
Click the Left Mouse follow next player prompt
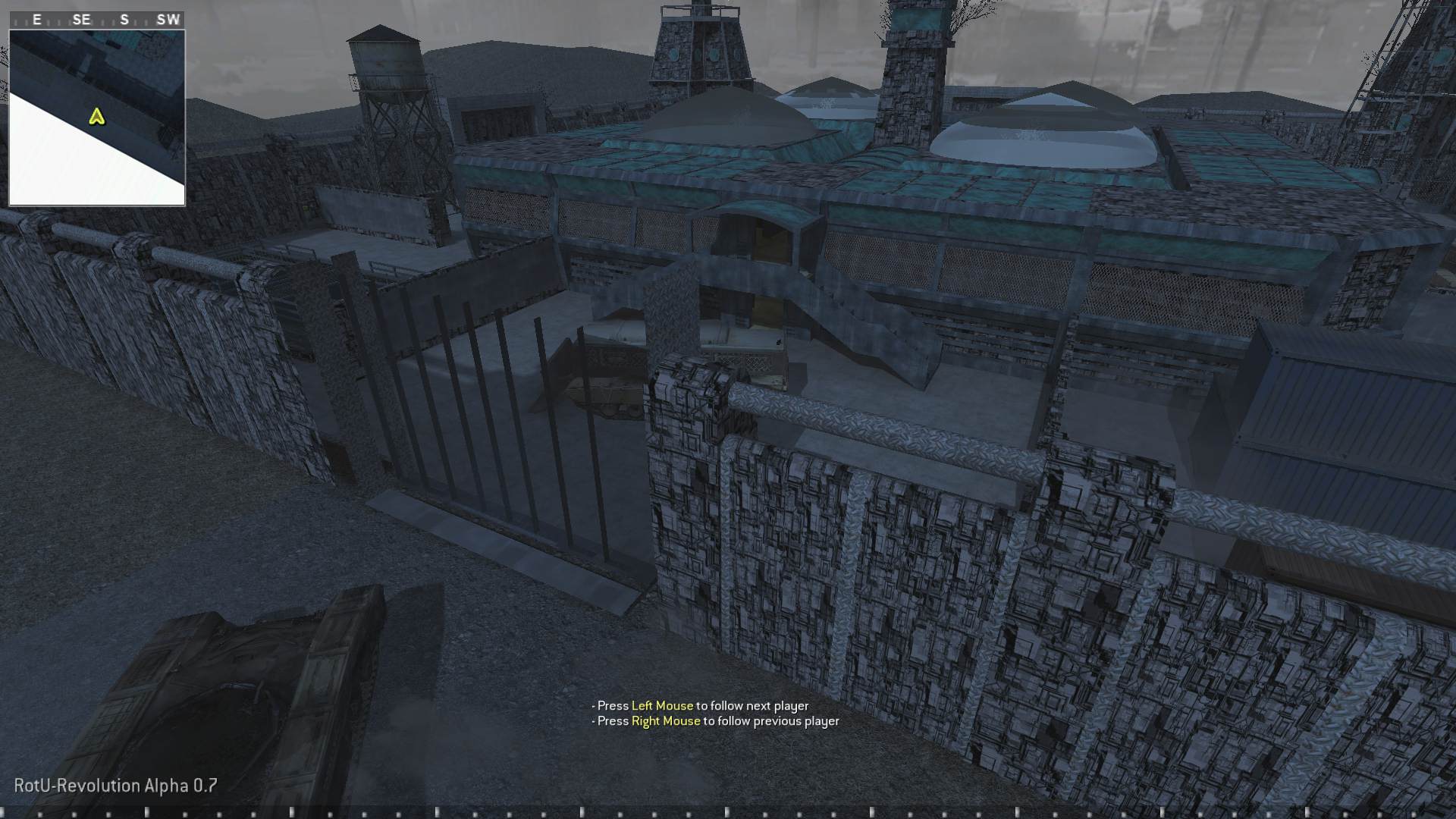(701, 705)
